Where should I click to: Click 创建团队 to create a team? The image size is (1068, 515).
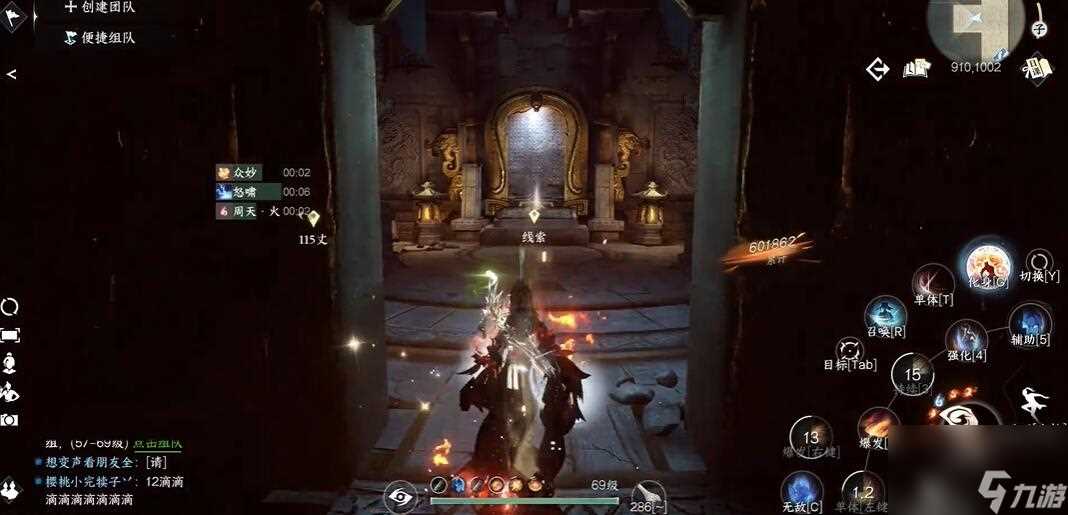click(100, 8)
